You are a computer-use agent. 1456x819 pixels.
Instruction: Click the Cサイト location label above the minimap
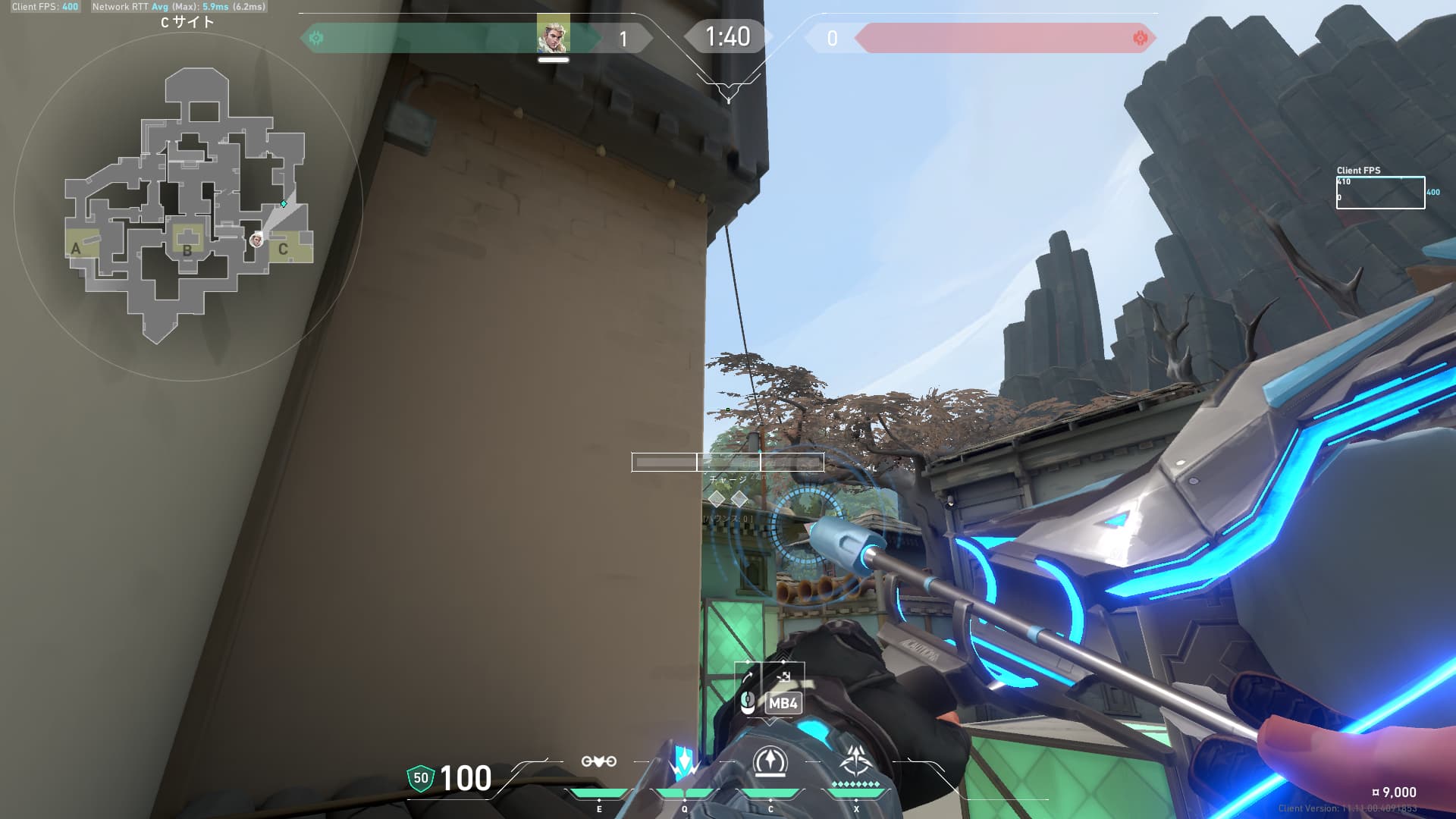tap(187, 22)
